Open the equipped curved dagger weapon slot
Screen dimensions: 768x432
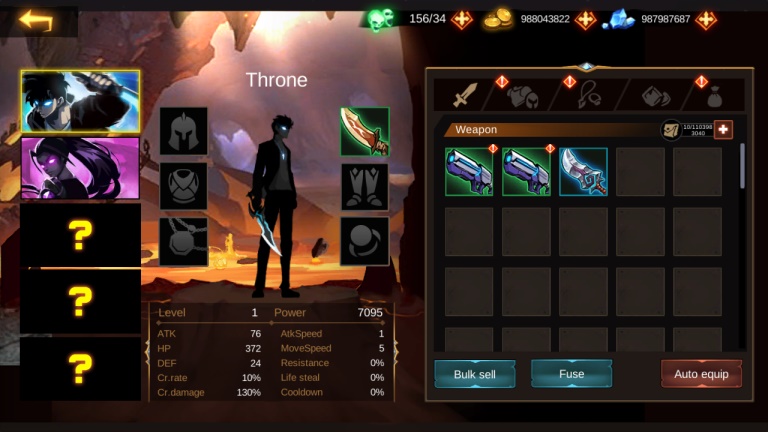[x=364, y=132]
